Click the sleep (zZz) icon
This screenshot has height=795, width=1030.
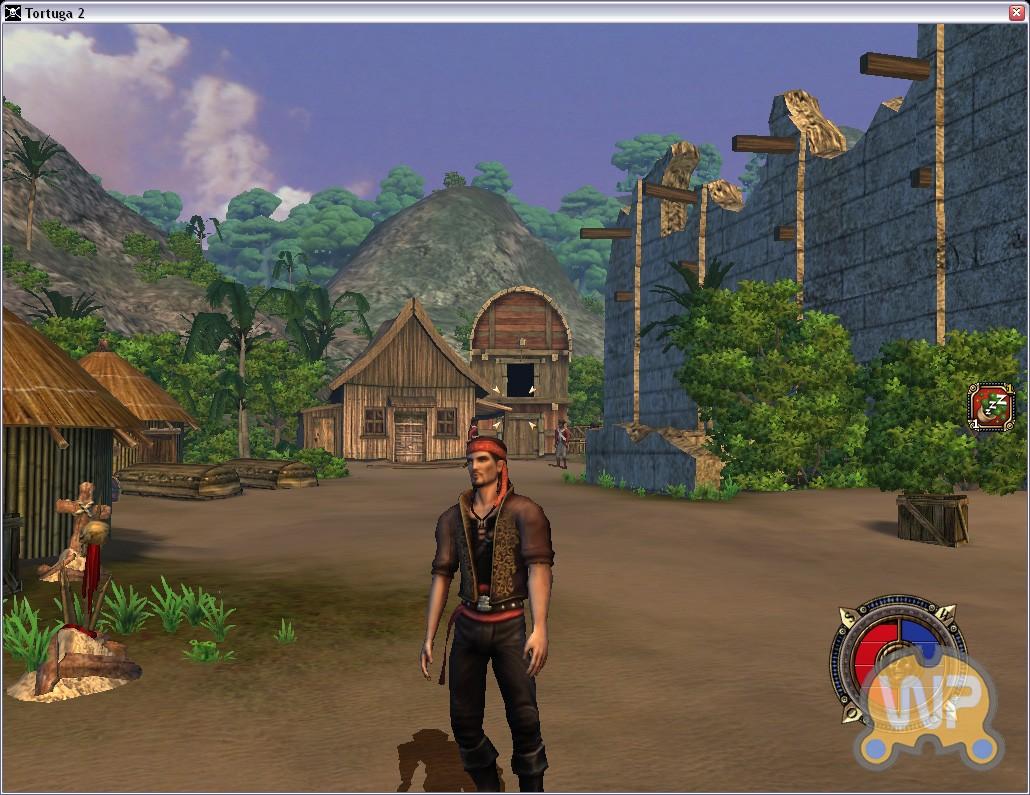(992, 406)
